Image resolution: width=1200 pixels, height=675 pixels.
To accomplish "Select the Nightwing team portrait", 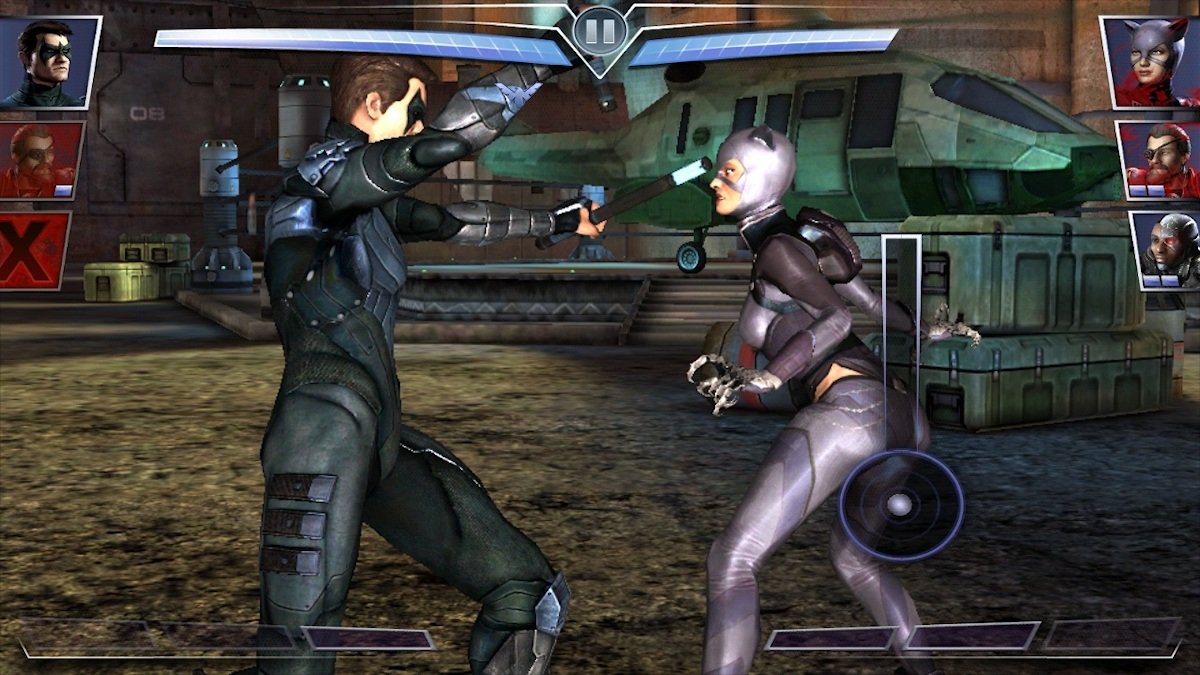I will coord(48,62).
